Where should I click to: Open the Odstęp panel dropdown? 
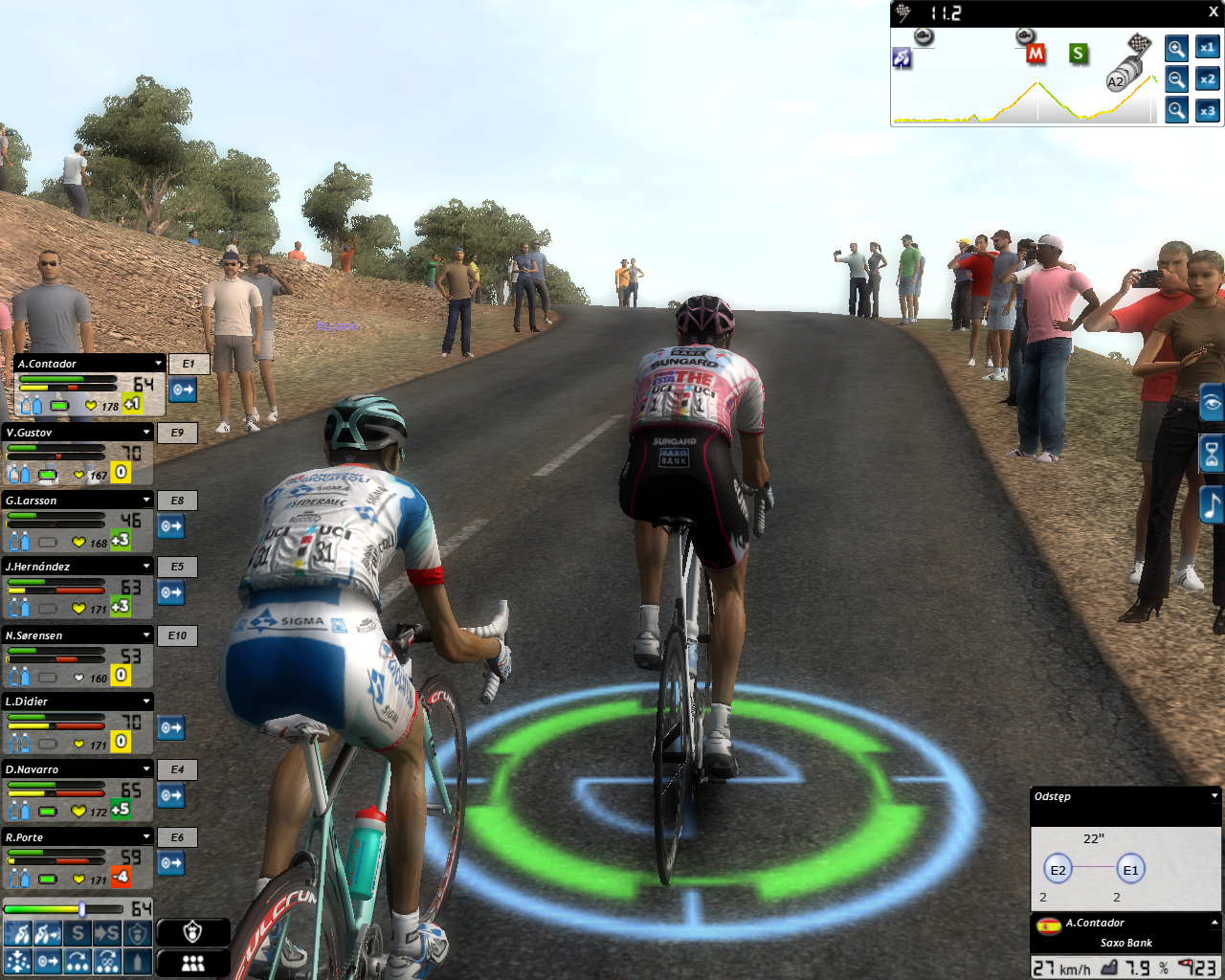pyautogui.click(x=1214, y=796)
